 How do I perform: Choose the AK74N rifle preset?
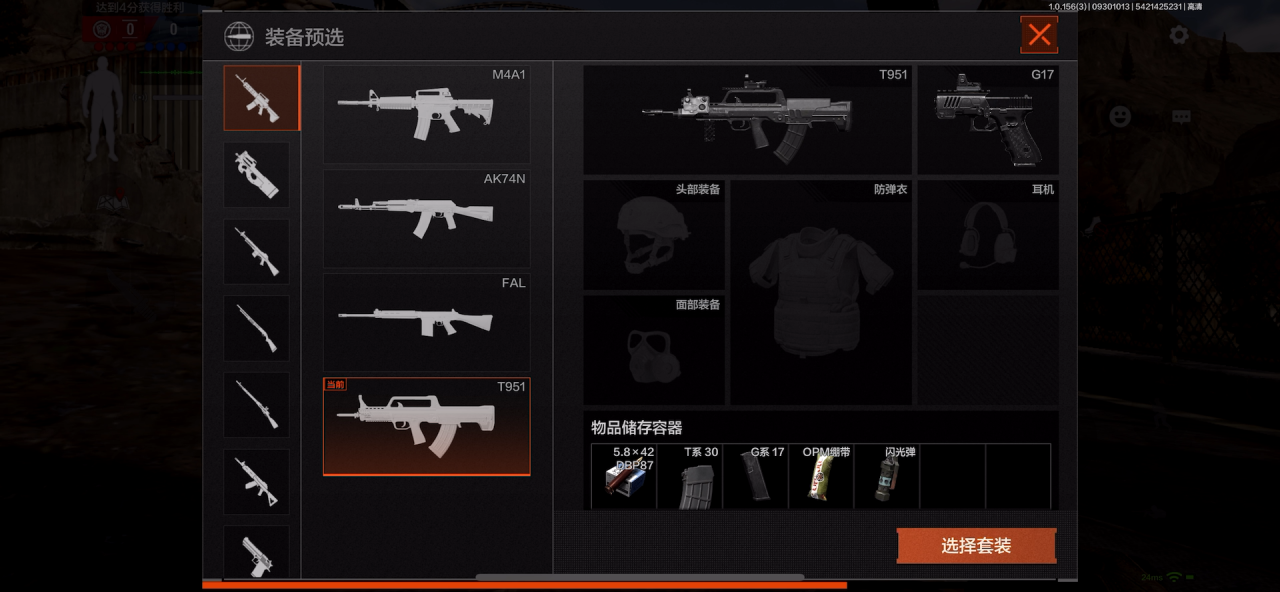click(426, 218)
